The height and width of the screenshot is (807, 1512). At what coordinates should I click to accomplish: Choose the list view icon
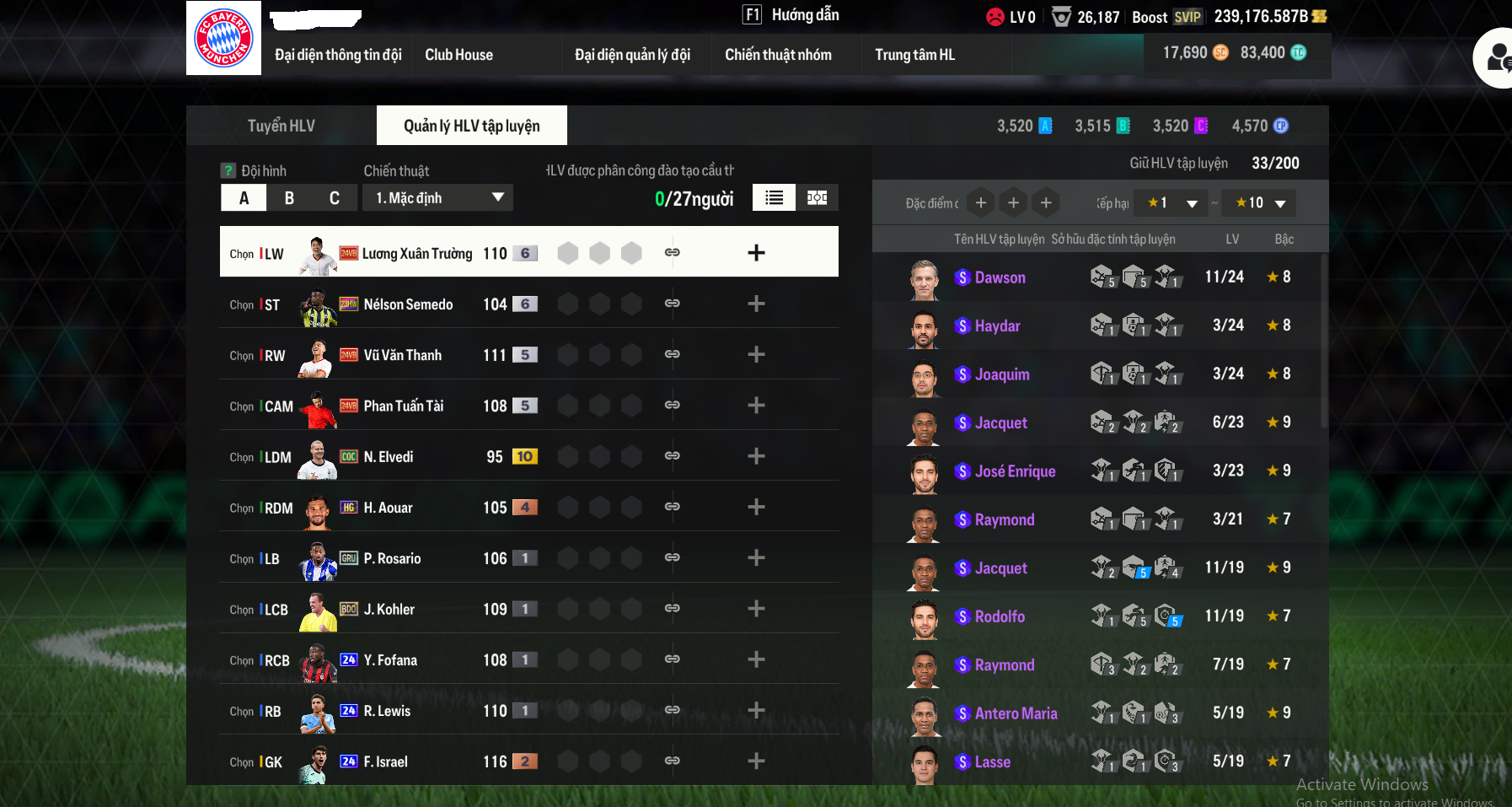774,197
